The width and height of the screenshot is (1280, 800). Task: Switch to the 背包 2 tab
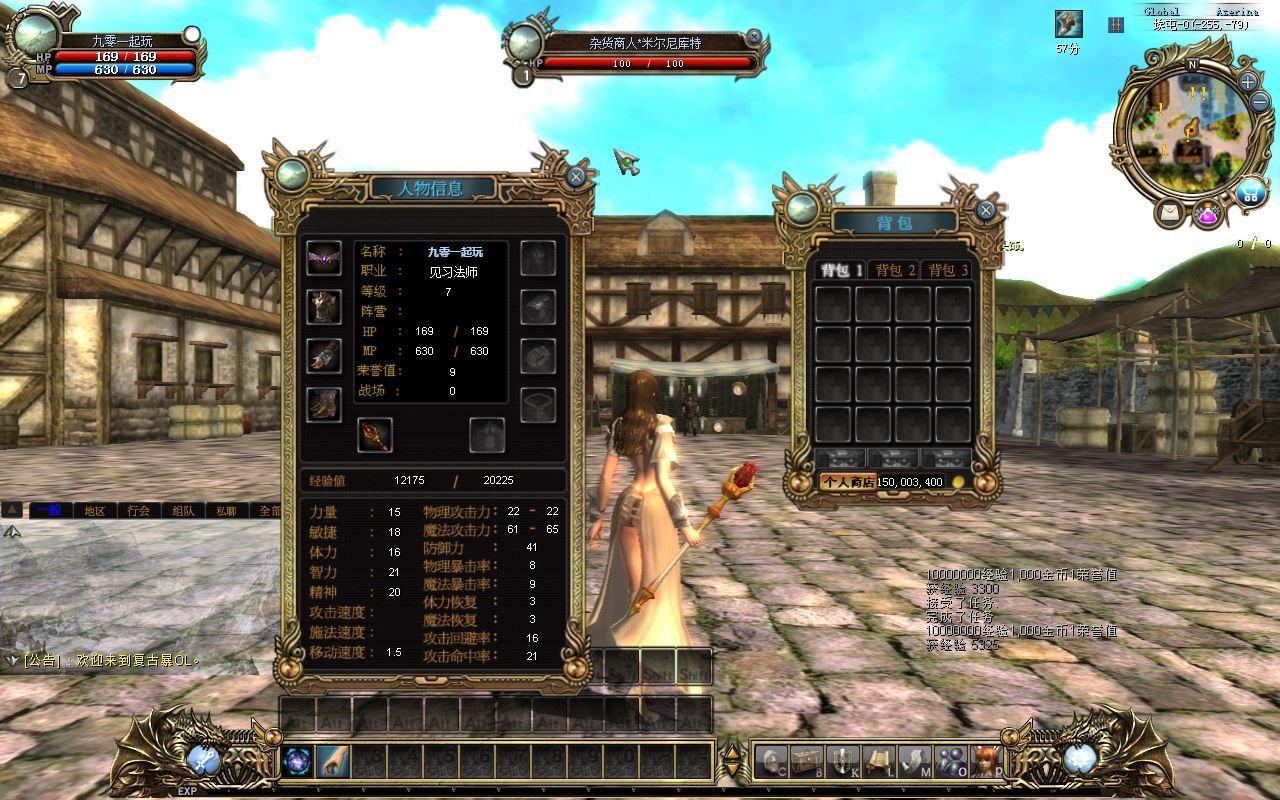click(x=895, y=270)
